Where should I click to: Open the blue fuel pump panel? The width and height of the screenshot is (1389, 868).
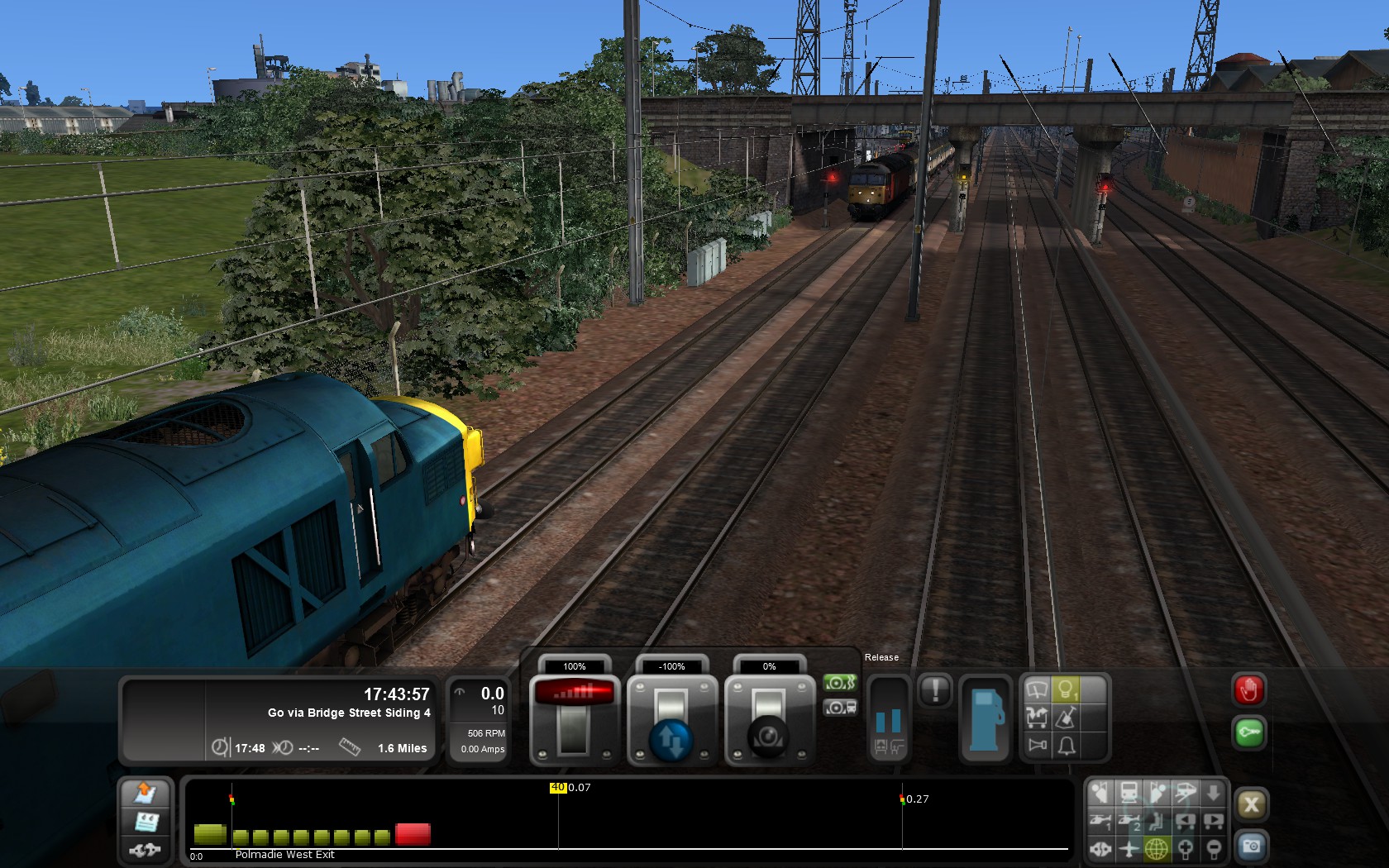click(x=985, y=718)
